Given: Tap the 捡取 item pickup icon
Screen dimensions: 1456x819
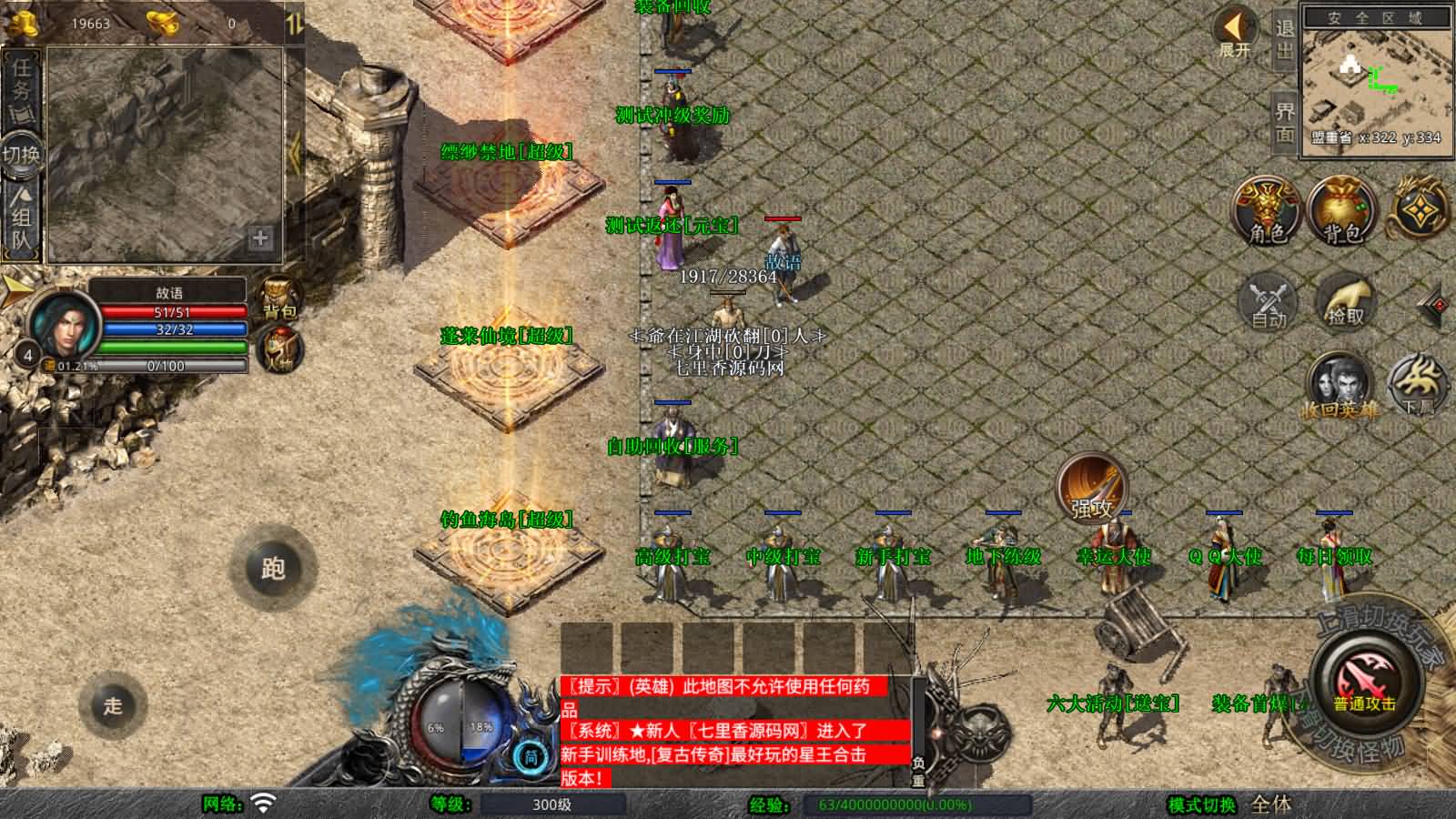Looking at the screenshot, I should coord(1345,300).
